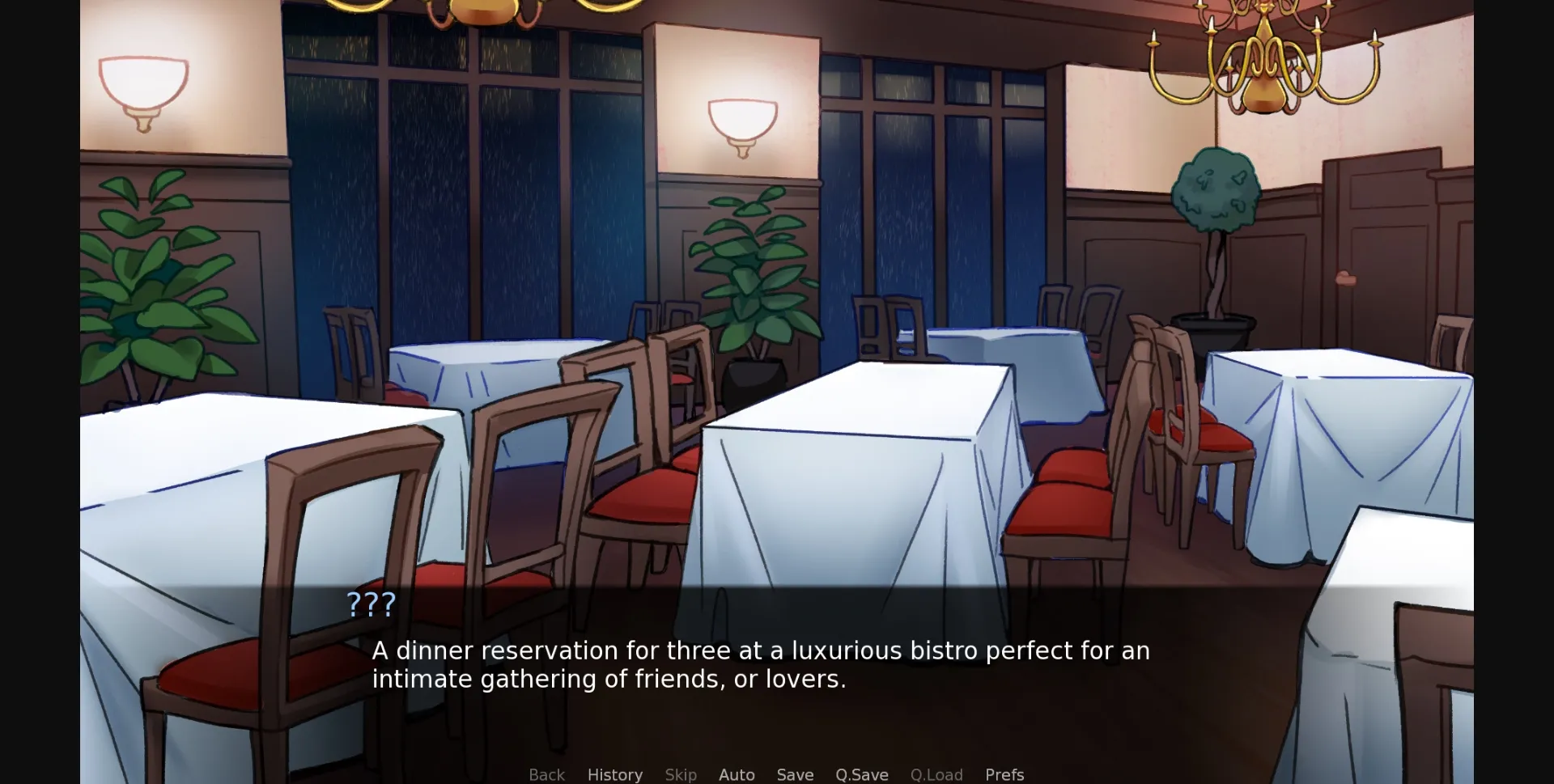
Task: Quick save using Q.Save
Action: (x=862, y=774)
